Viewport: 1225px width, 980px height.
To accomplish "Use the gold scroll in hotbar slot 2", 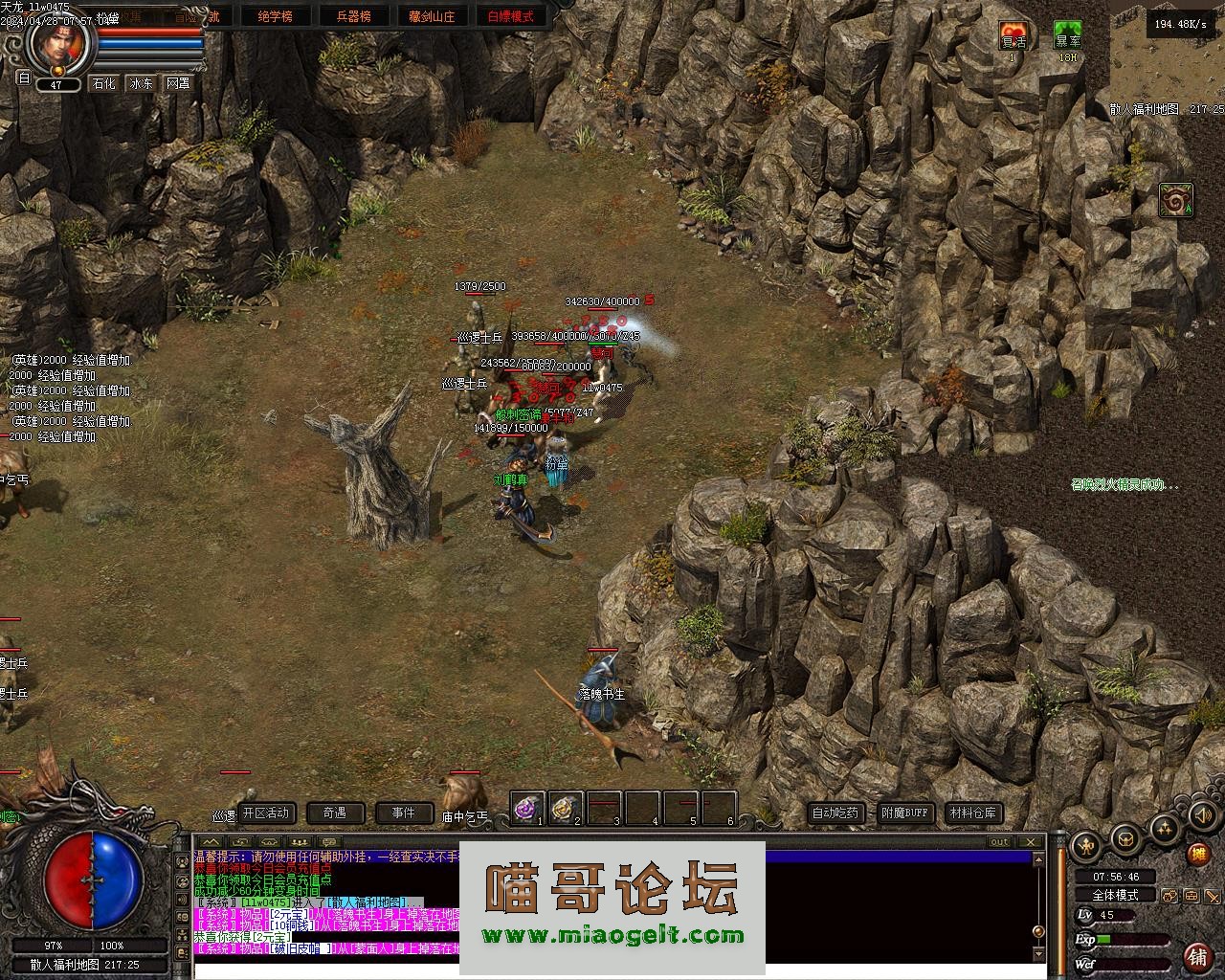I will 565,809.
